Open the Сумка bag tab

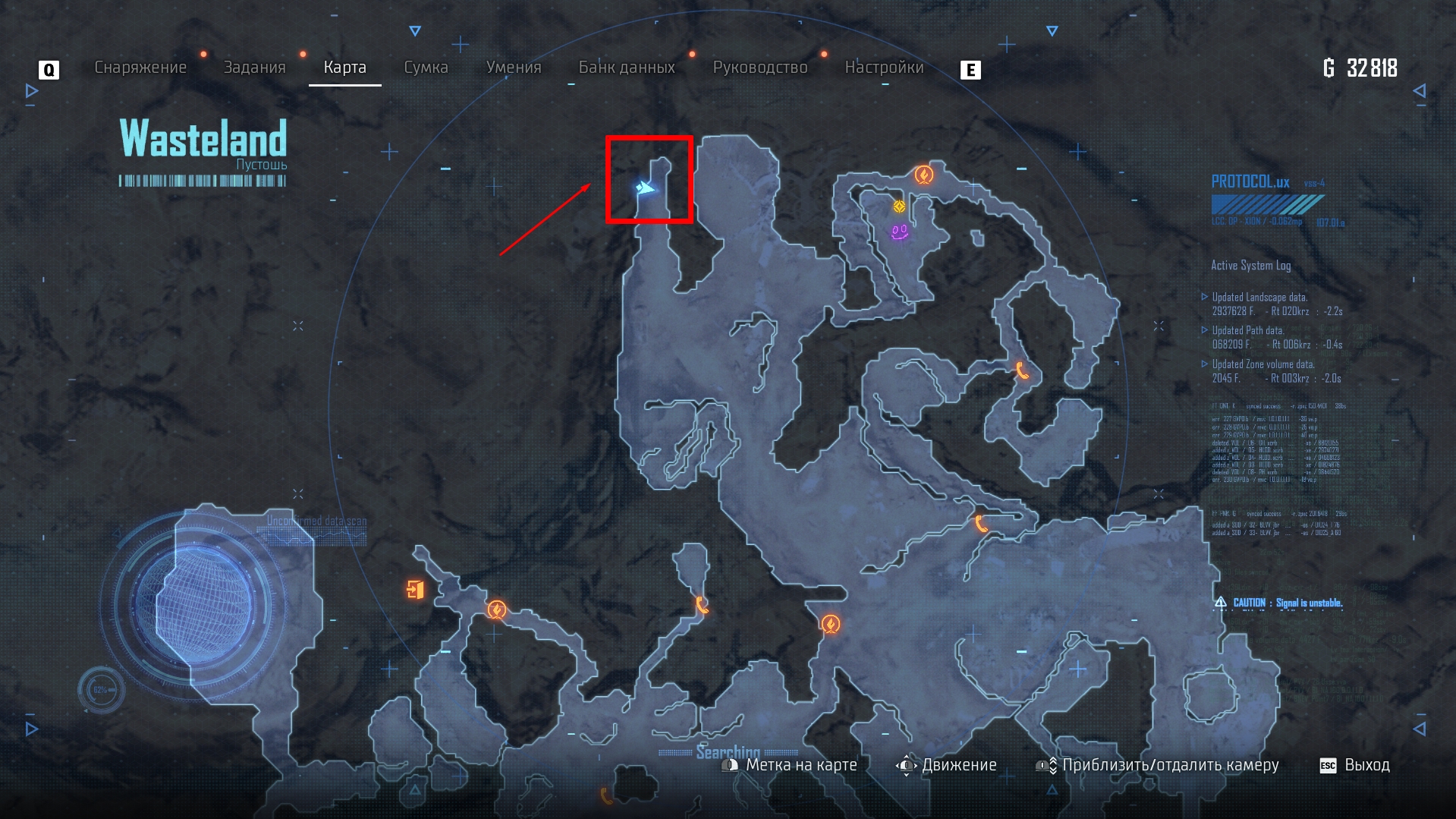(426, 68)
